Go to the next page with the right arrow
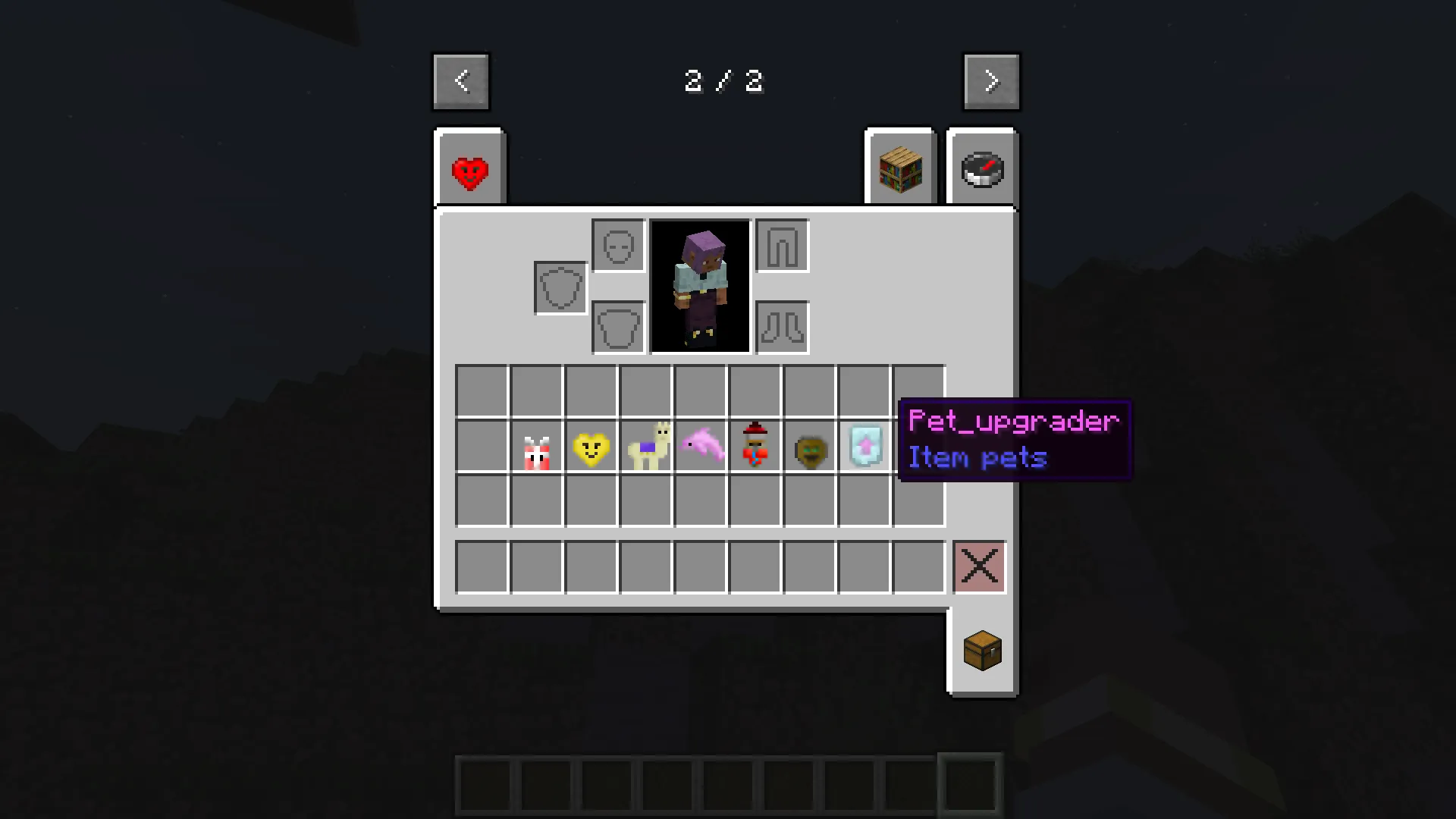 [x=991, y=80]
